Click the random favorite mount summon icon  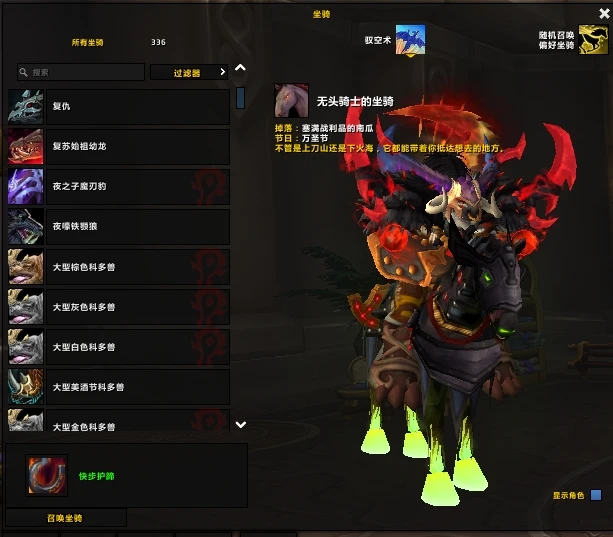pos(594,40)
